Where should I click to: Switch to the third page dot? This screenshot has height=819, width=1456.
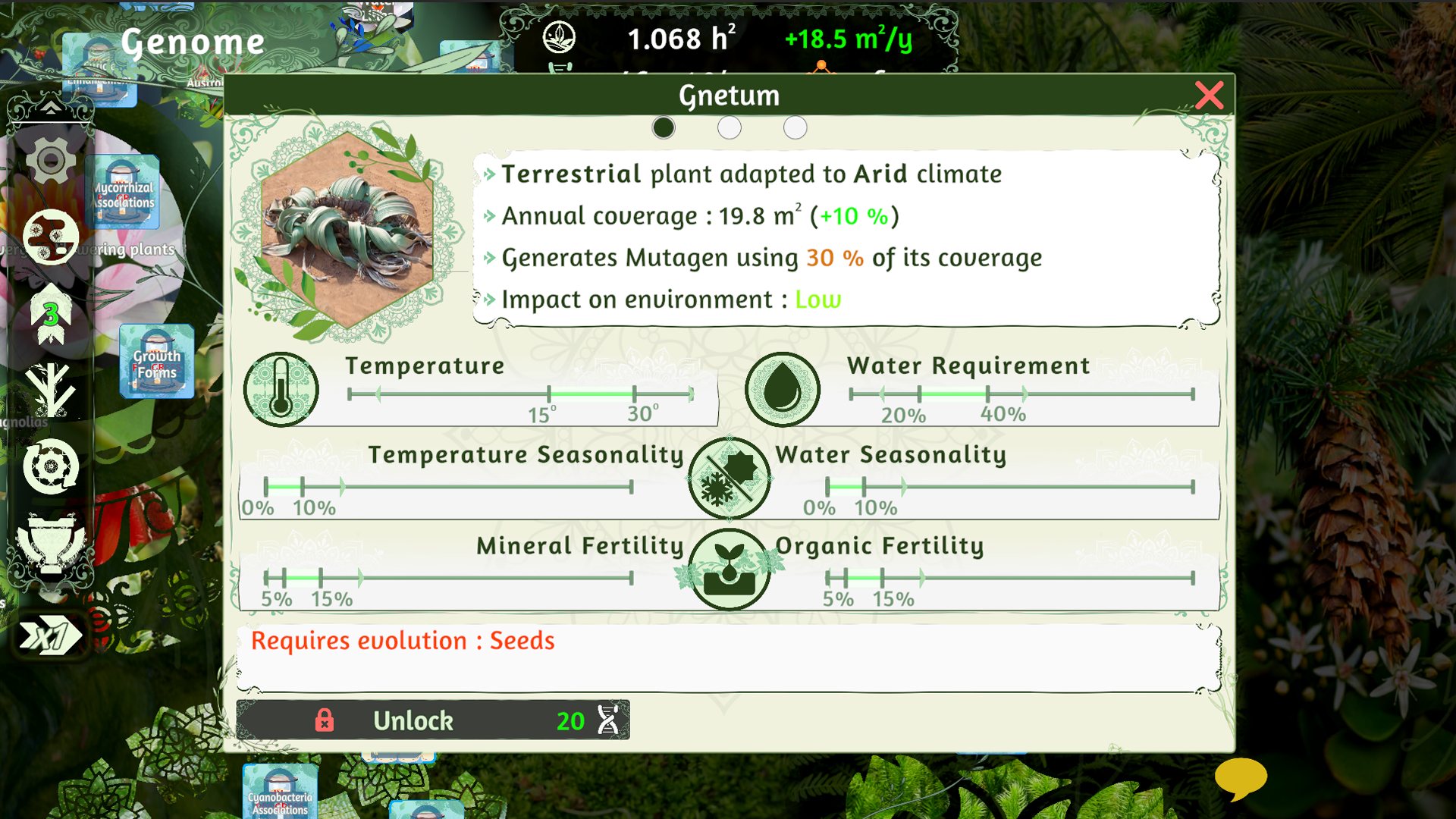[795, 127]
